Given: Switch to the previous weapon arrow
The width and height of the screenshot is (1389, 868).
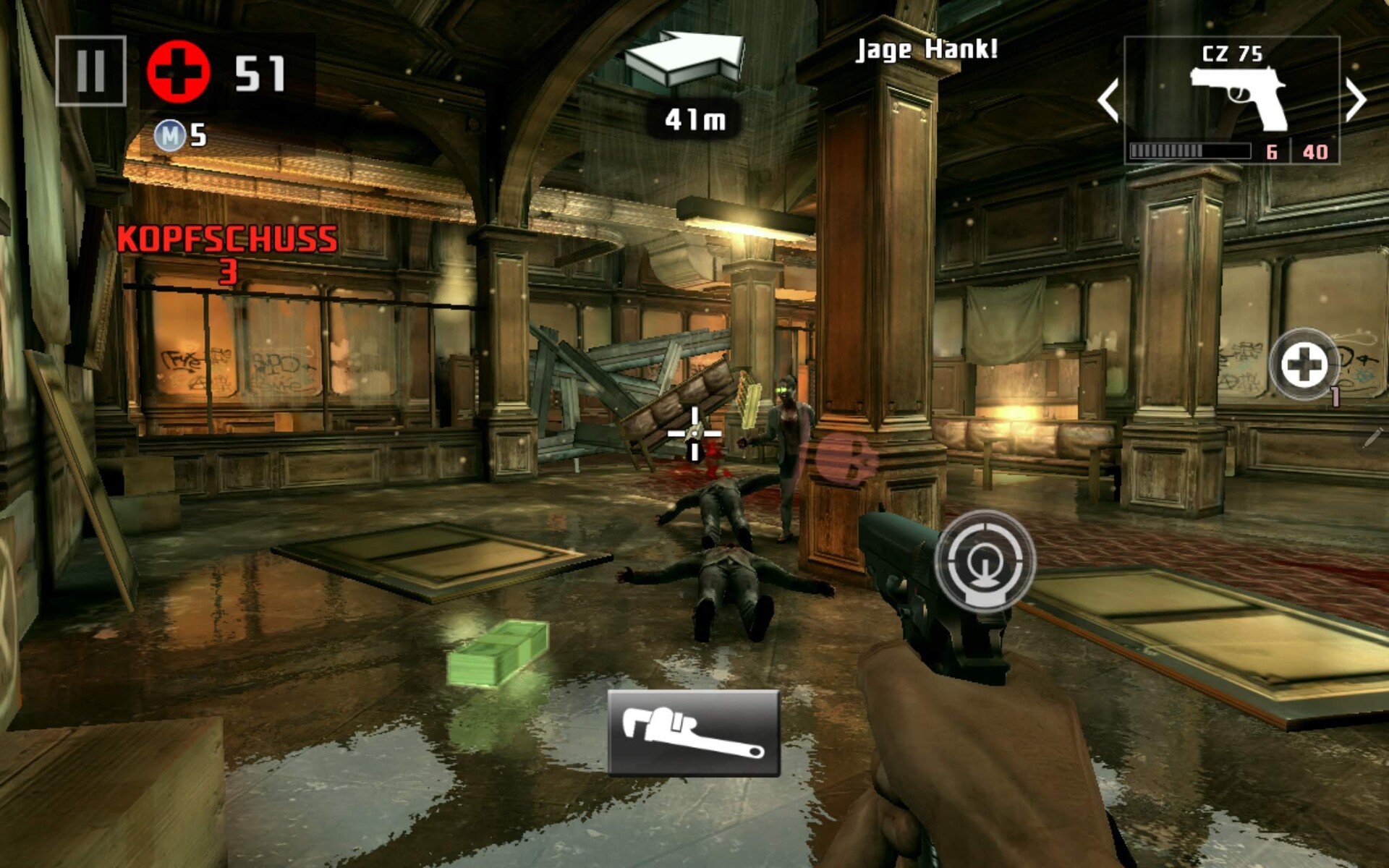Looking at the screenshot, I should [x=1108, y=100].
